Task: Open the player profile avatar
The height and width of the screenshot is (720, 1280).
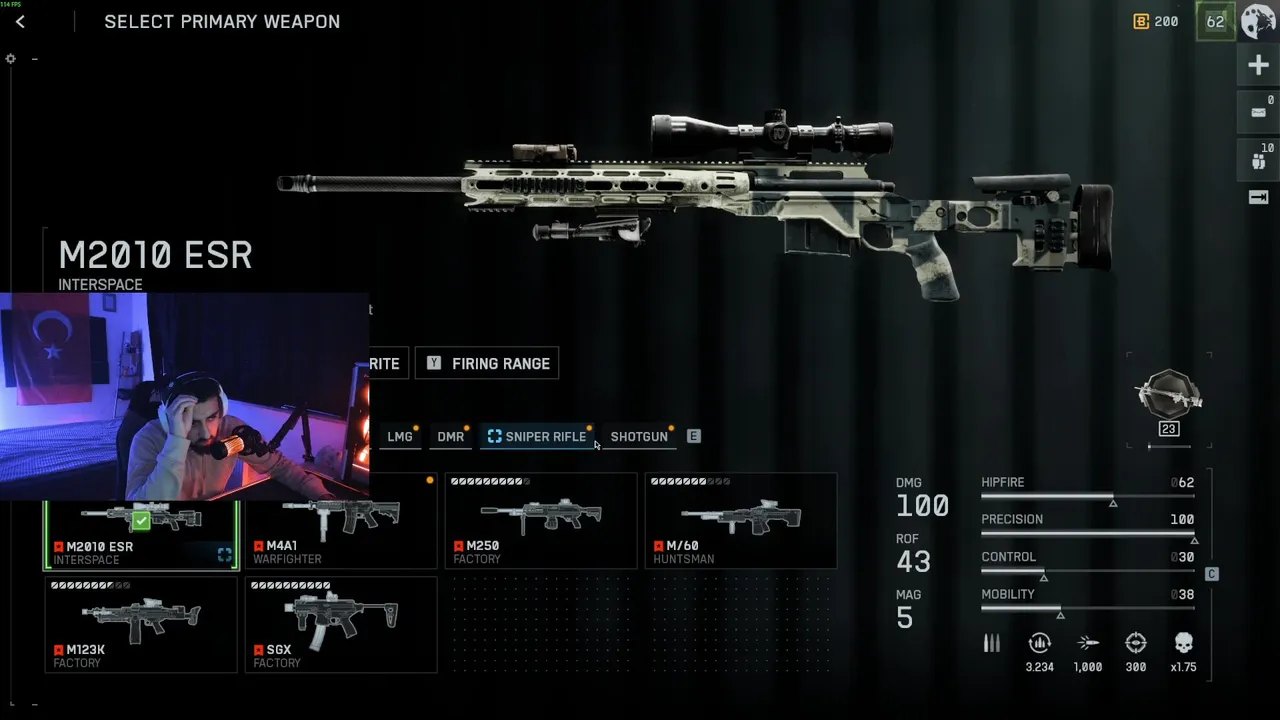Action: coord(1258,21)
